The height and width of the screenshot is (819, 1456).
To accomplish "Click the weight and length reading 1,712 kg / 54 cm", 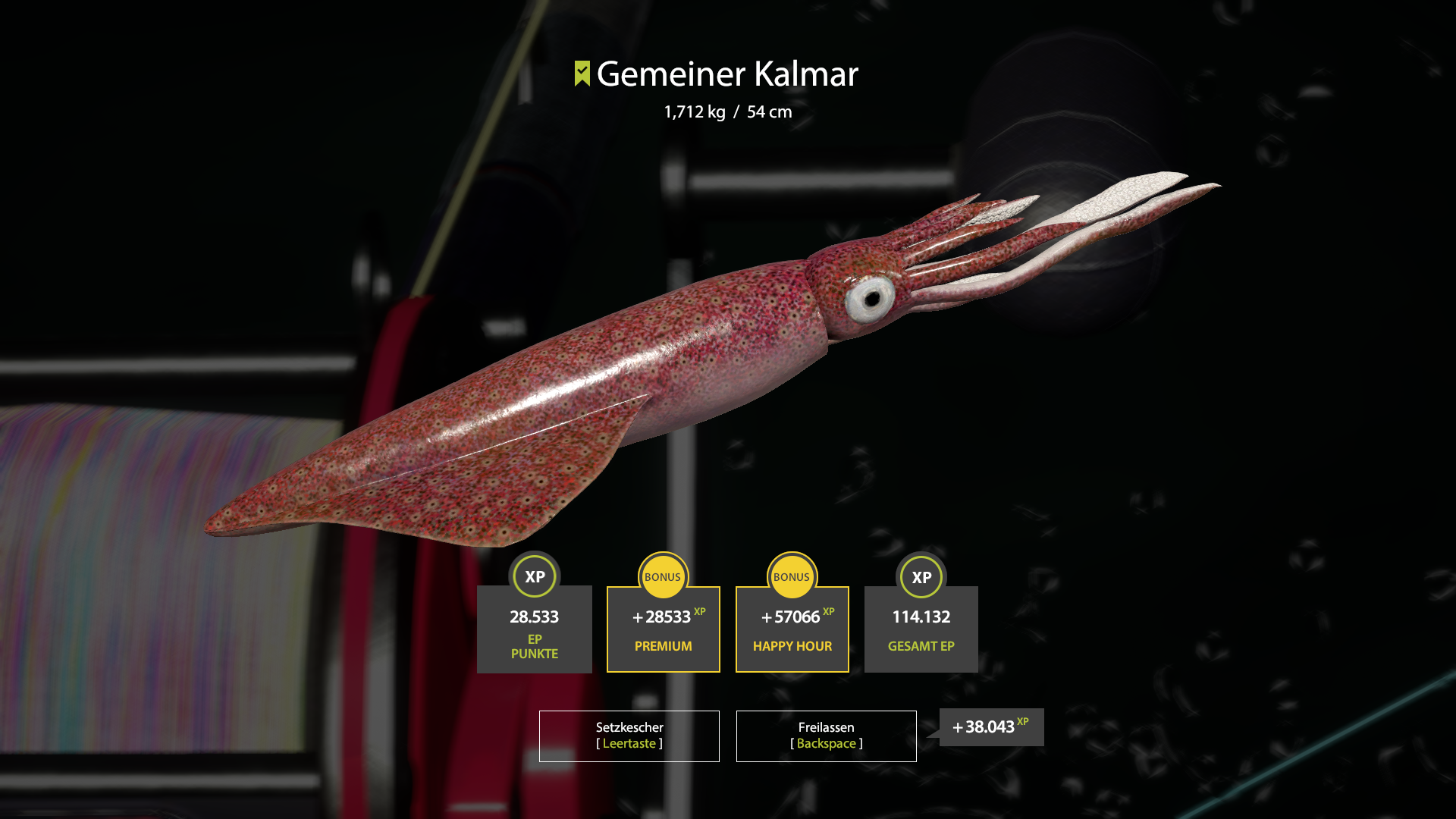I will click(x=726, y=111).
